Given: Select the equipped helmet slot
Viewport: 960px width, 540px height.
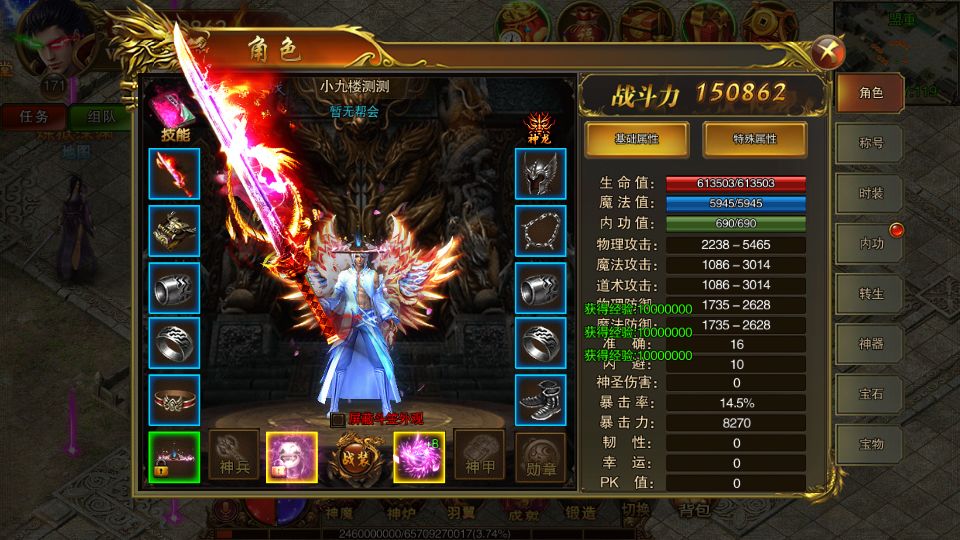Looking at the screenshot, I should tap(541, 173).
